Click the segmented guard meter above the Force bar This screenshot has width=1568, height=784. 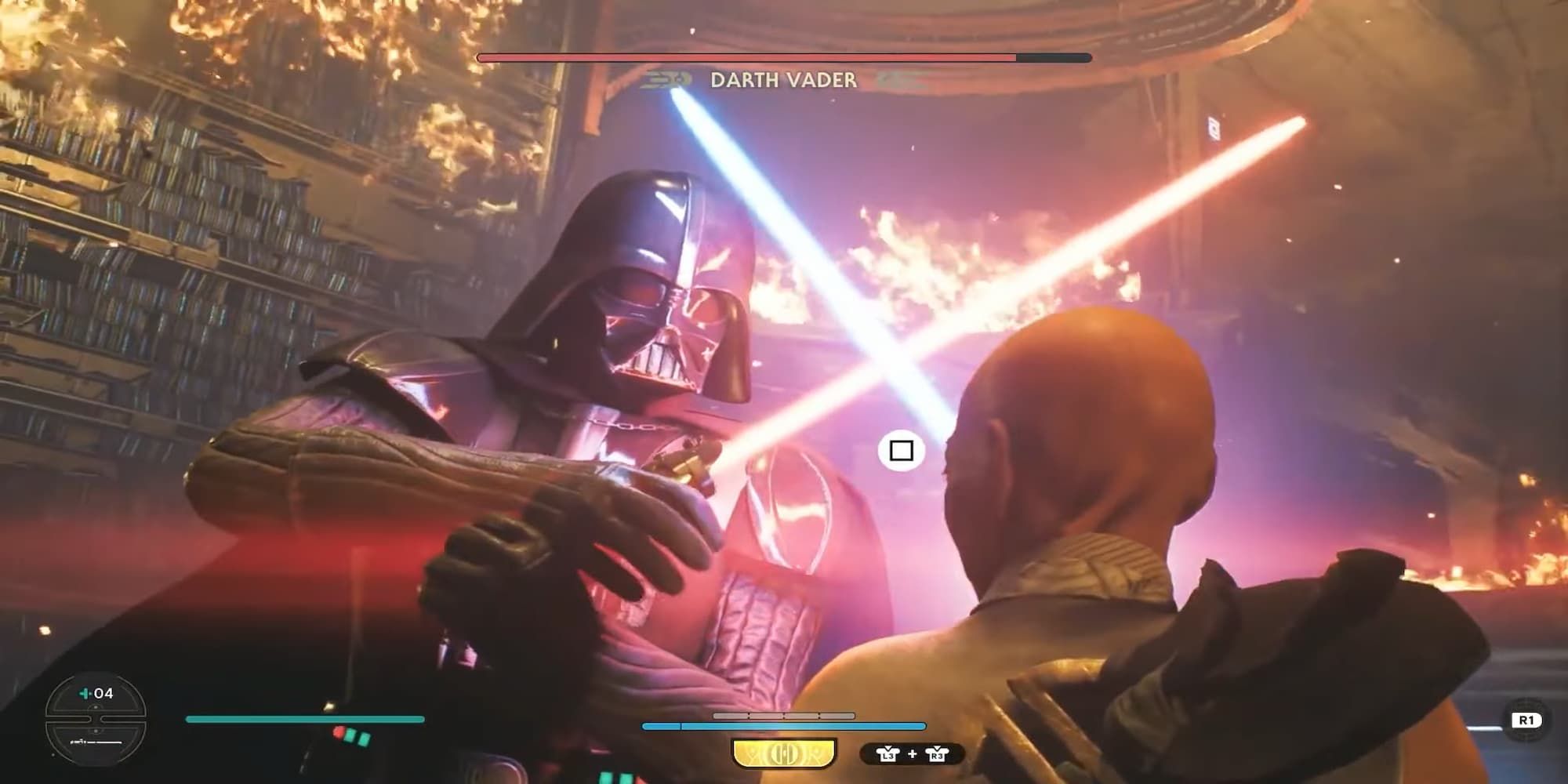pyautogui.click(x=784, y=716)
